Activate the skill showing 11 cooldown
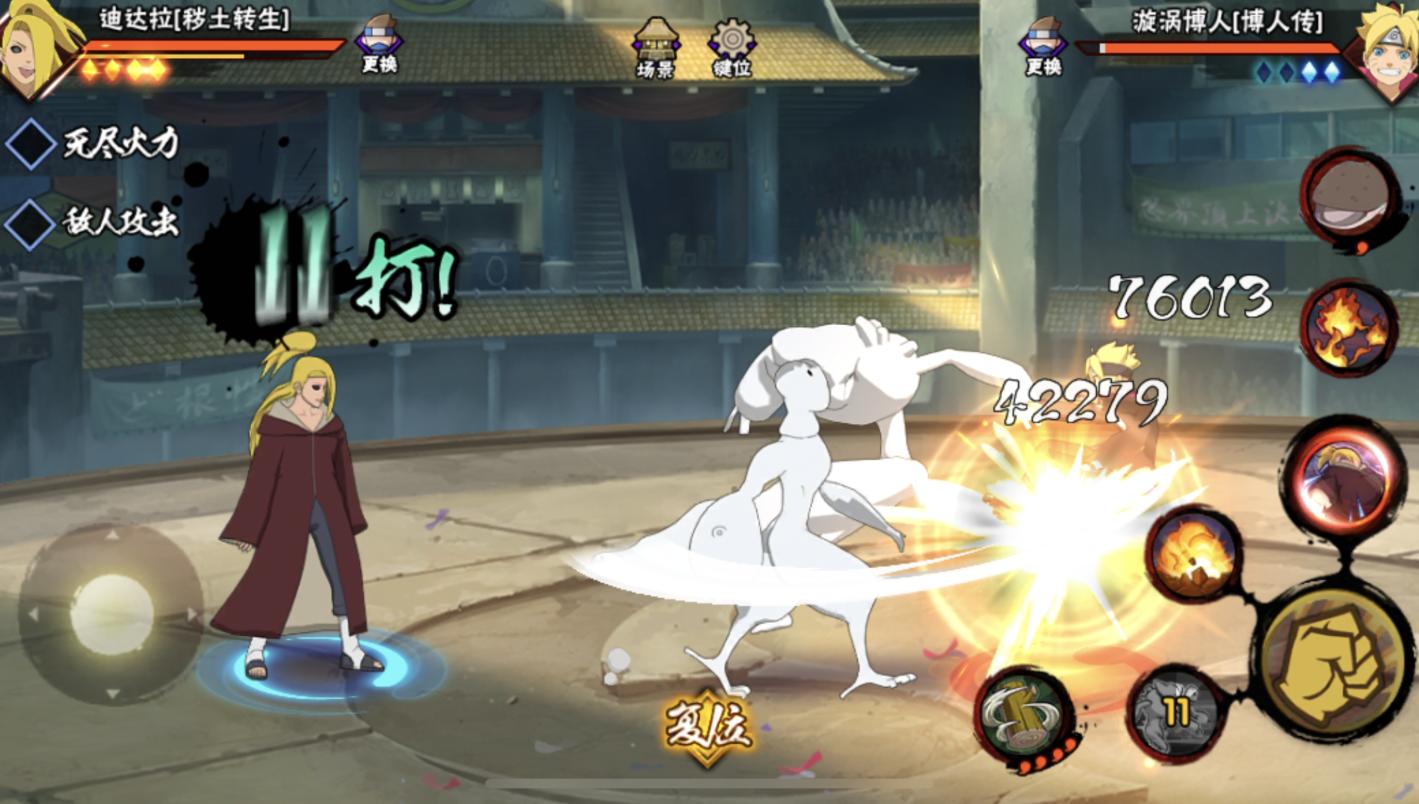 (x=1177, y=712)
